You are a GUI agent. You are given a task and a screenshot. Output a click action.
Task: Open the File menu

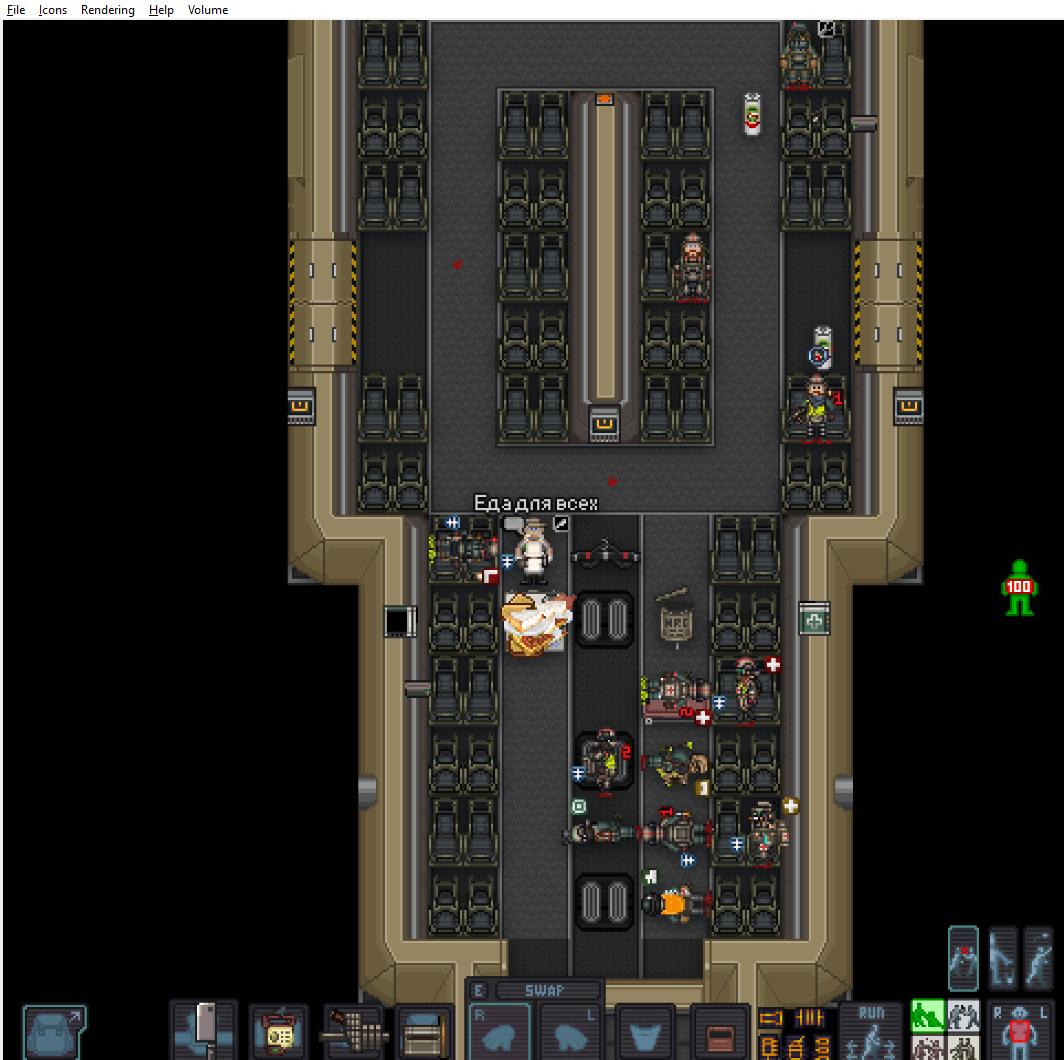pyautogui.click(x=16, y=10)
